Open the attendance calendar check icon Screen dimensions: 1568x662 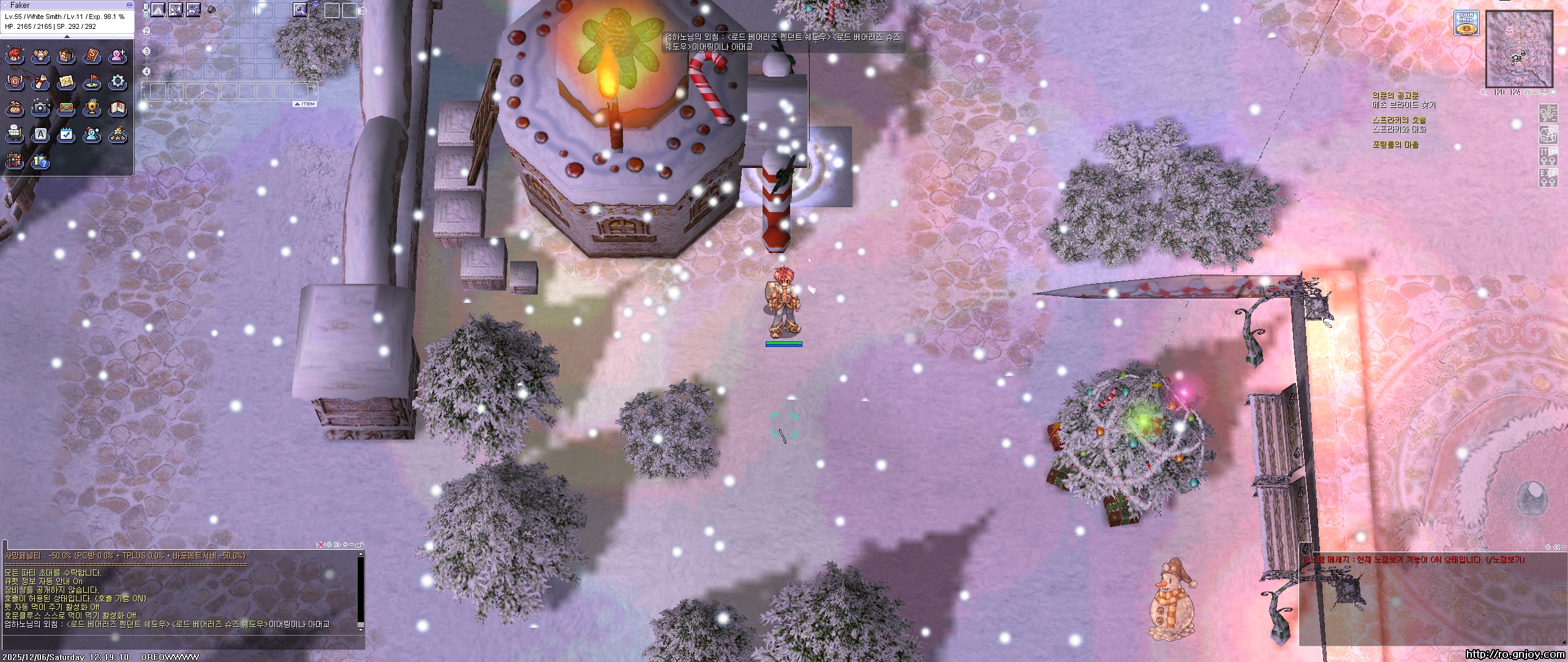(66, 134)
